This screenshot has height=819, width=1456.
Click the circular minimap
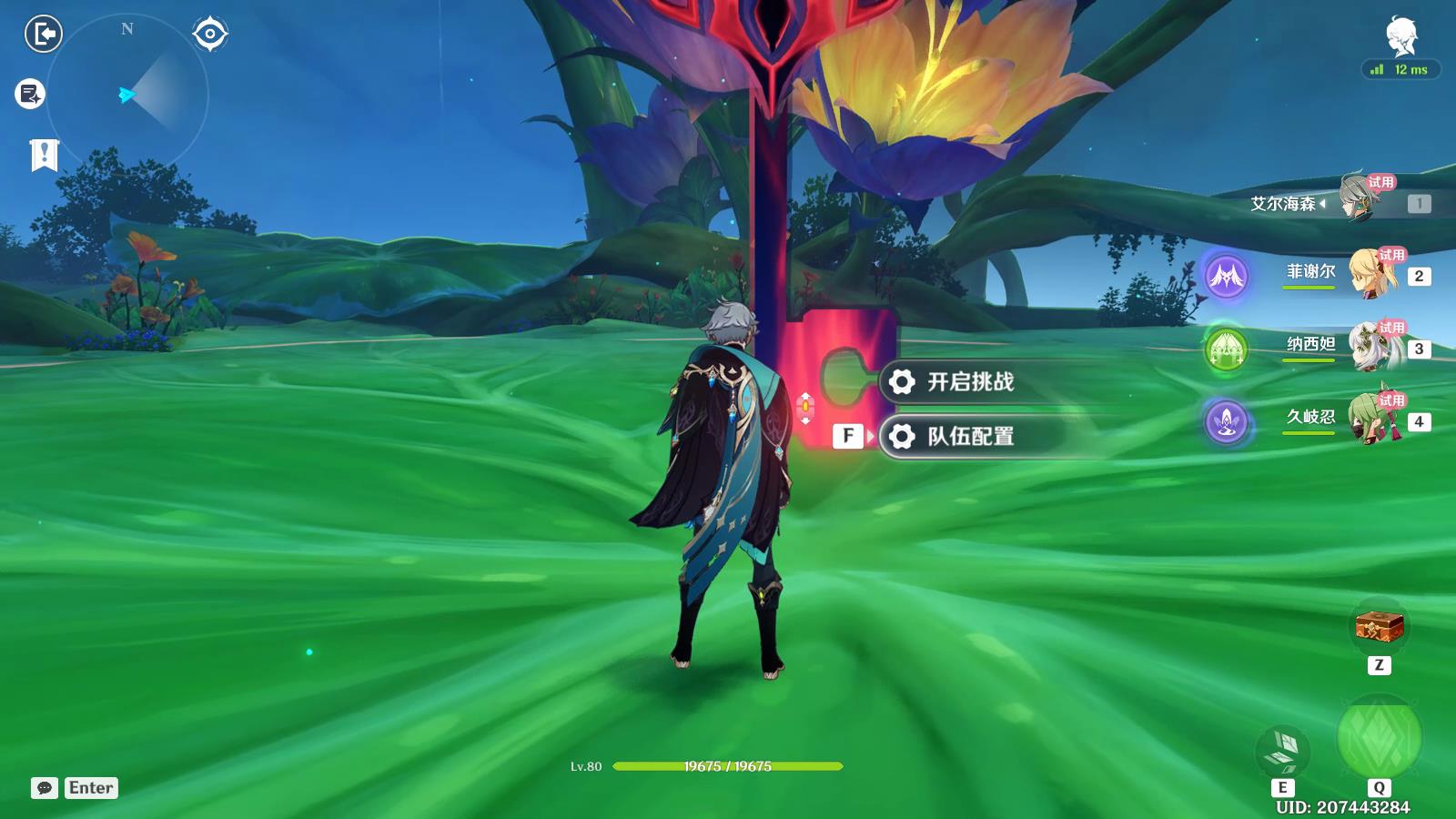[x=127, y=95]
